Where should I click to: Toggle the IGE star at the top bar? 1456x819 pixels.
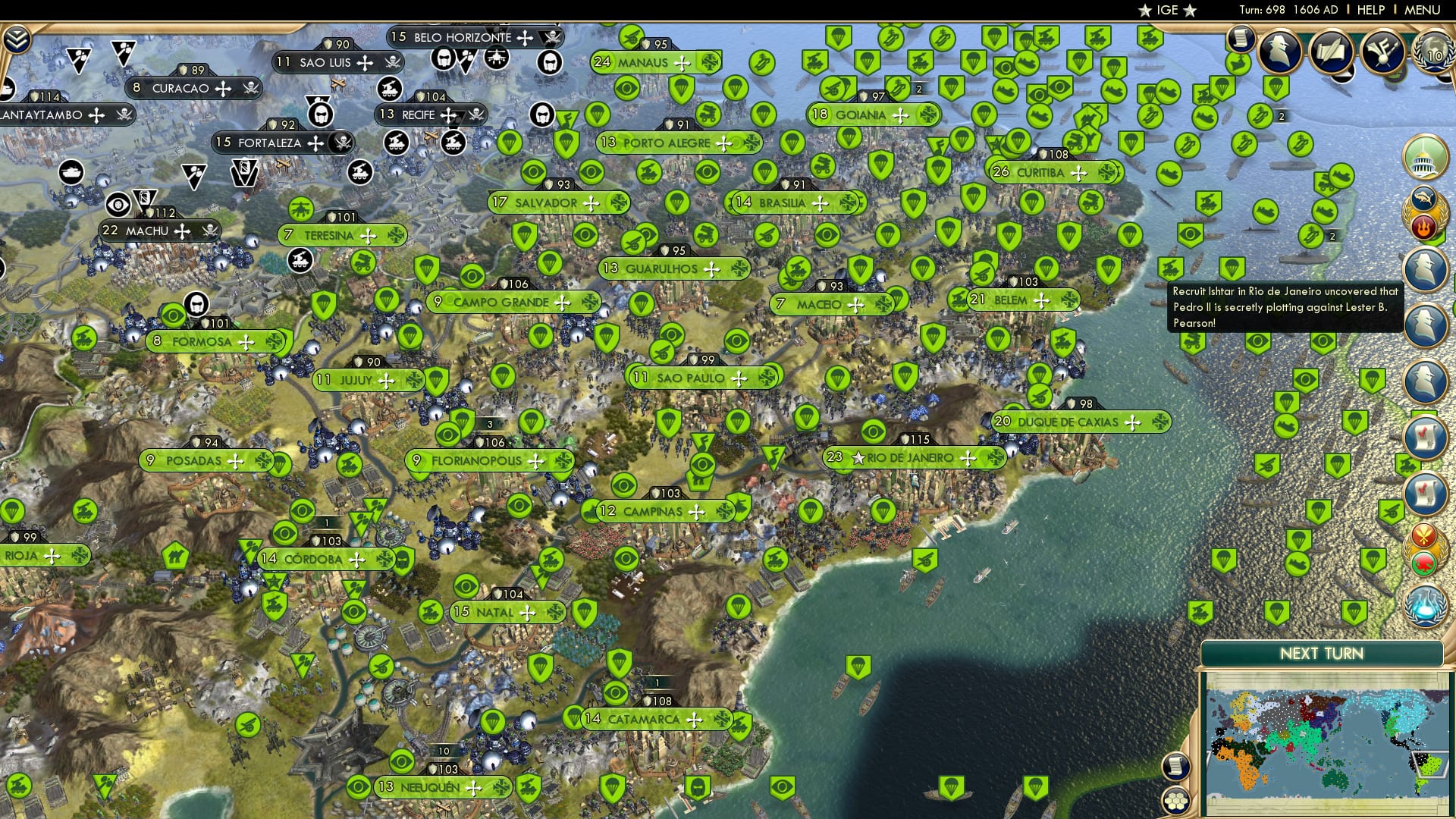(x=1144, y=11)
